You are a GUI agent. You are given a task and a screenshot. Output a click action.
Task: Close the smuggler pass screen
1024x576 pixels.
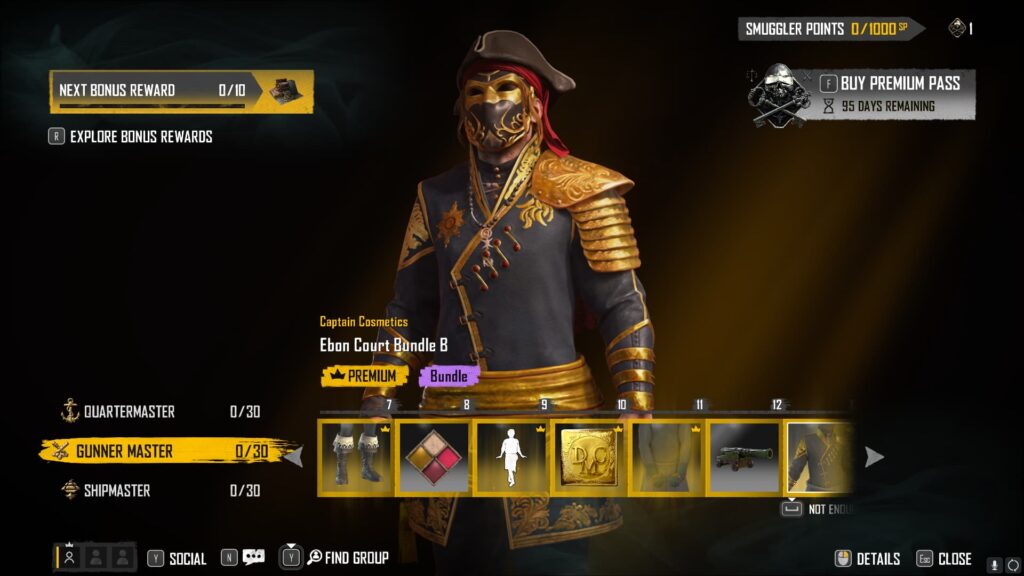click(x=944, y=559)
